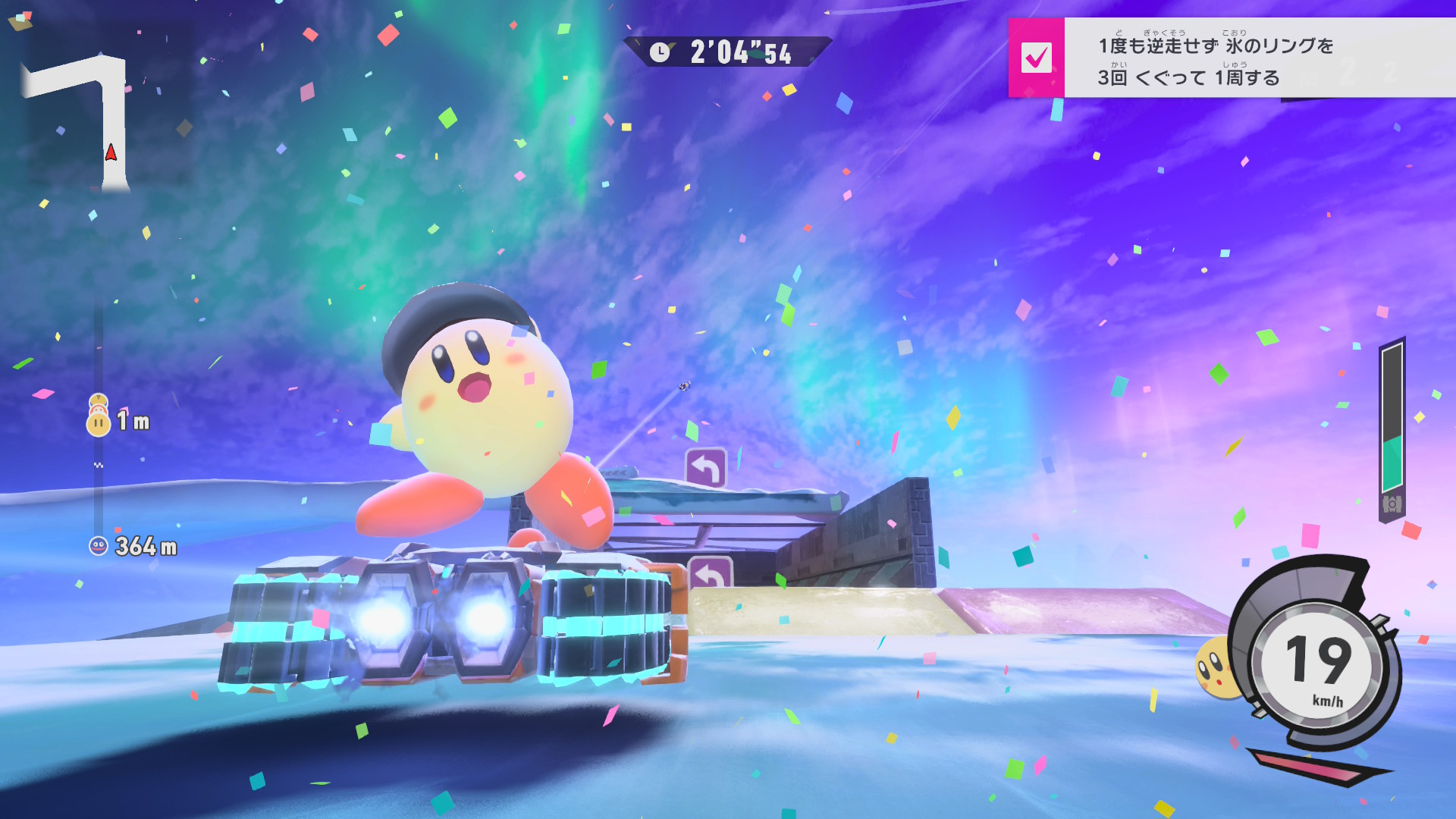Click the red player arrow on minimap

111,153
